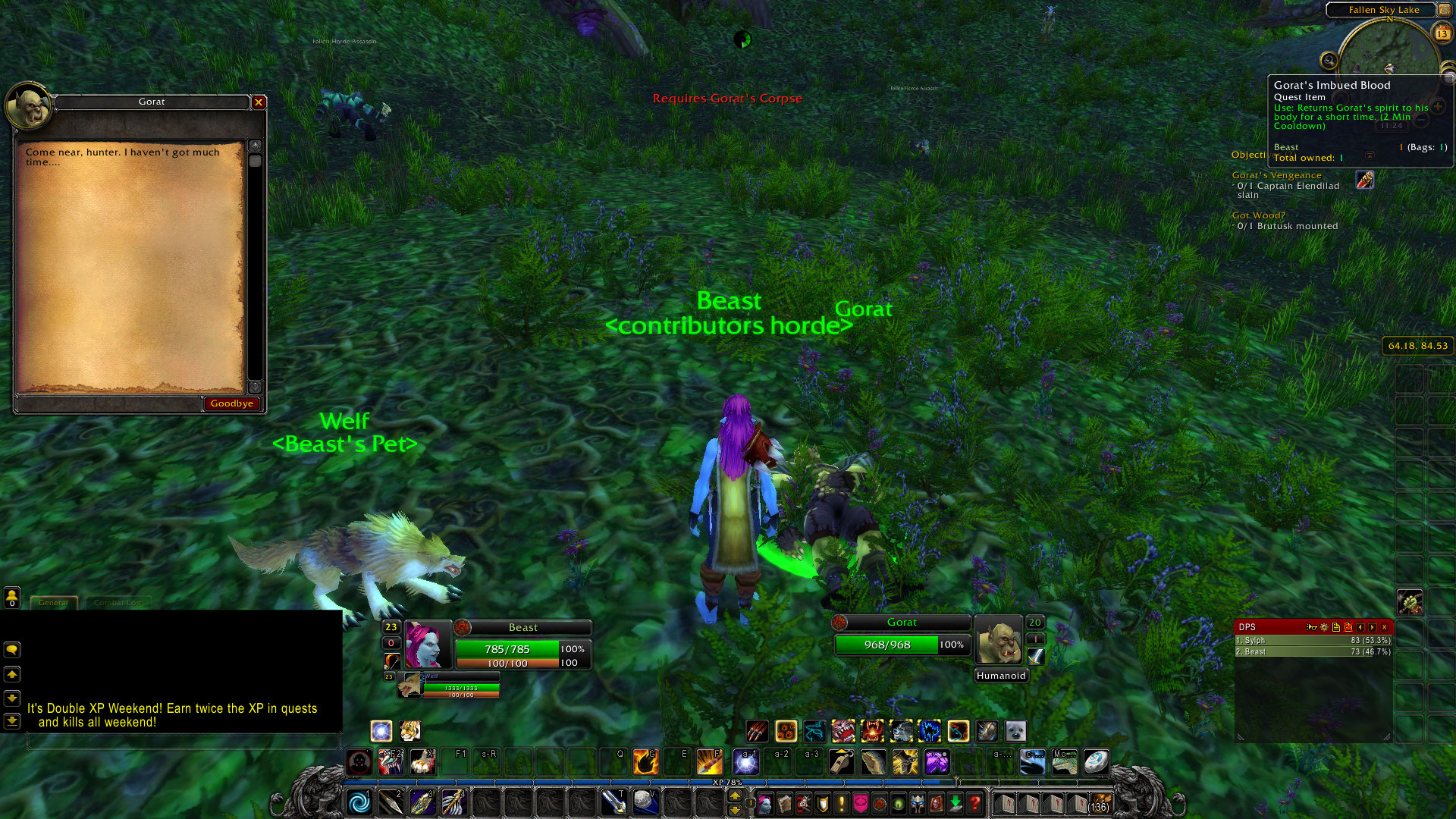The height and width of the screenshot is (819, 1456).
Task: Toggle autocast on the fanged Growl ability
Action: [845, 731]
